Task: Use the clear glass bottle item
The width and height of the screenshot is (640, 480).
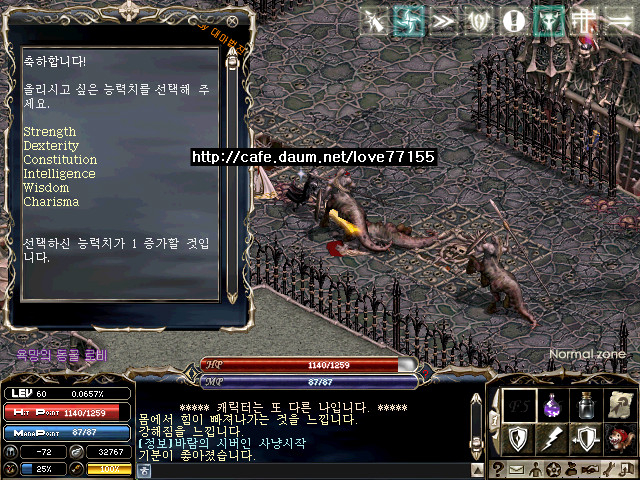Action: point(586,406)
